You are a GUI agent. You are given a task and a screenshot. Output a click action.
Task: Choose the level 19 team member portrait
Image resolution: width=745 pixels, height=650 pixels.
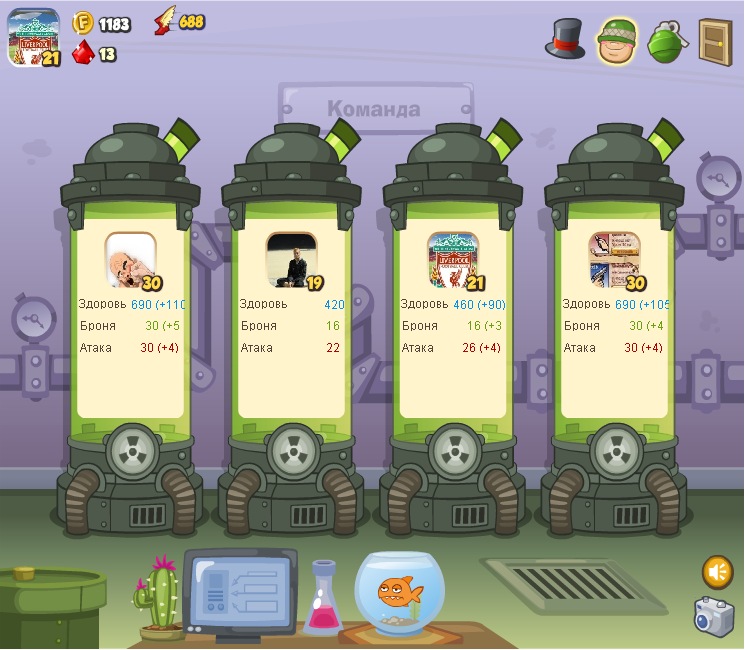point(291,259)
